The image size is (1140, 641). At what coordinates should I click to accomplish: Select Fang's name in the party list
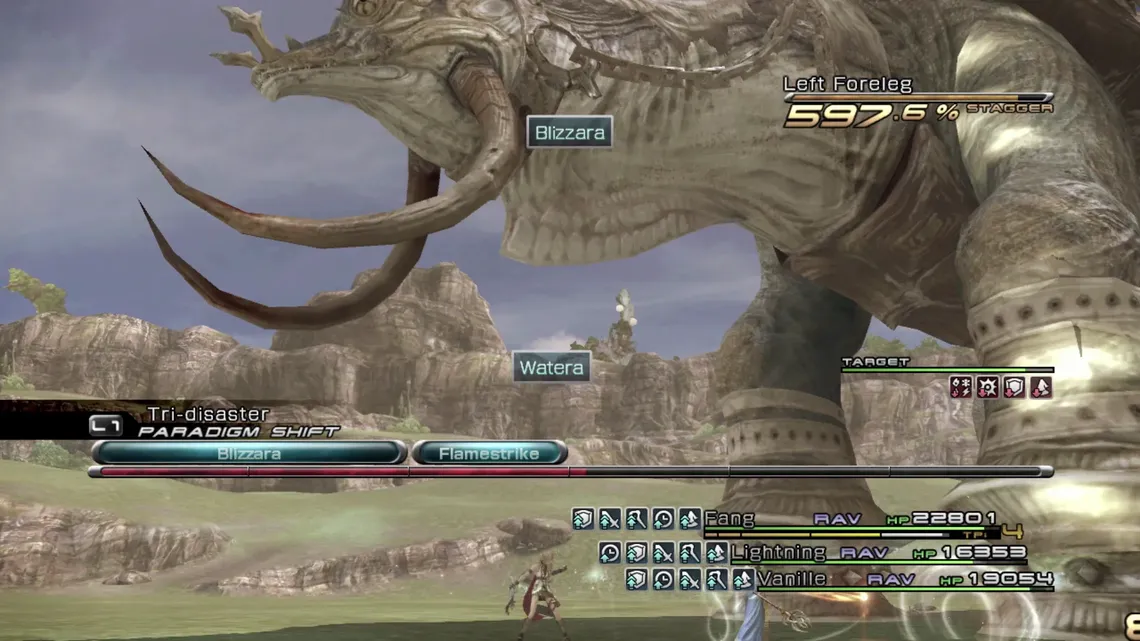(x=729, y=519)
